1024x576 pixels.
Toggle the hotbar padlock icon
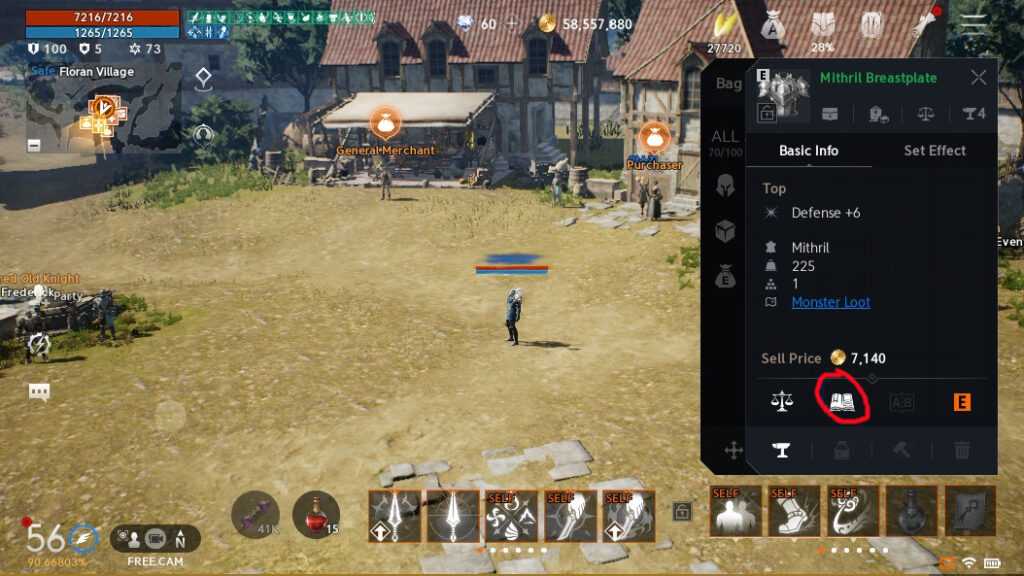coord(681,512)
